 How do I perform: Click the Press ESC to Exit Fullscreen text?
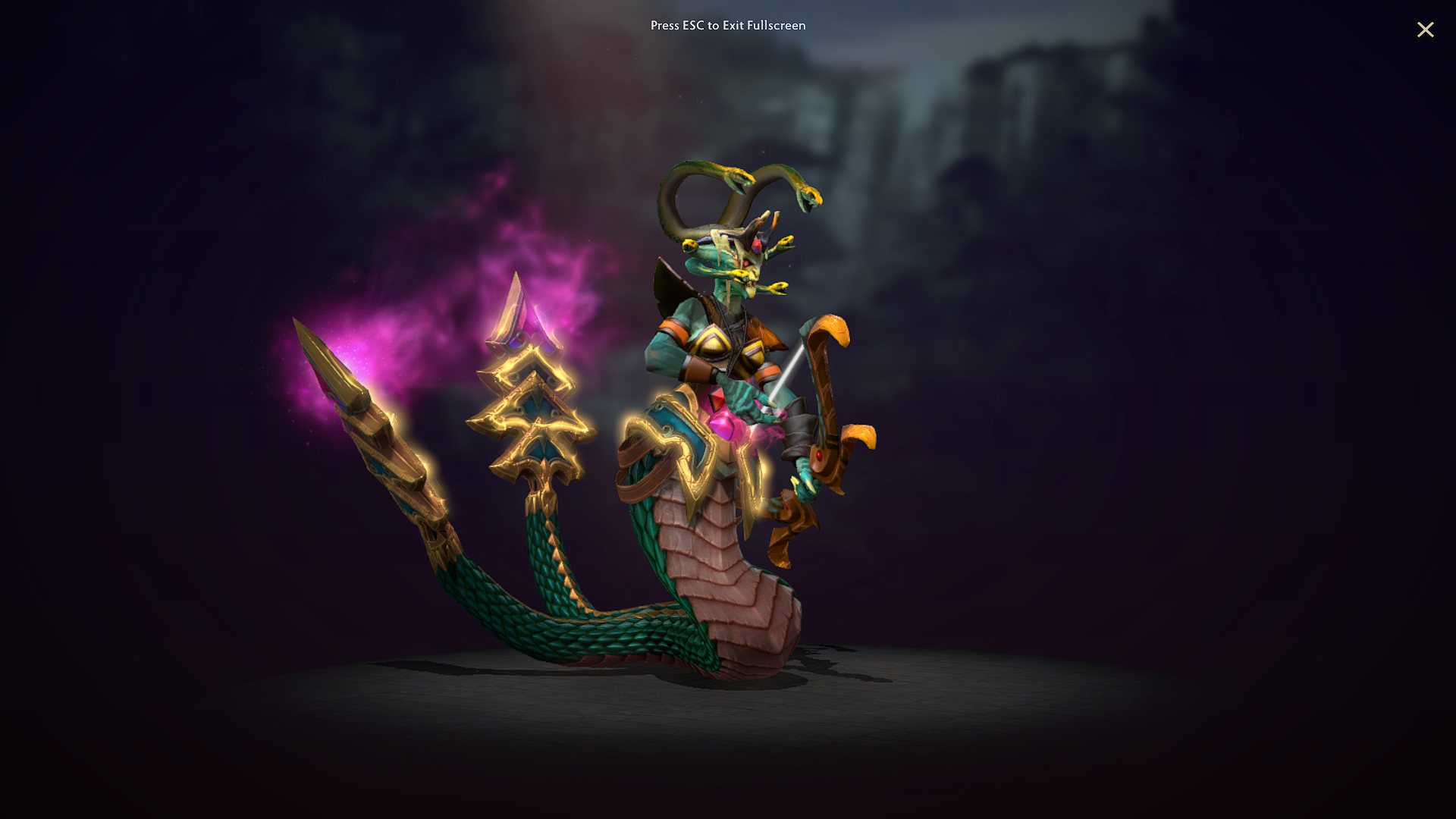728,25
